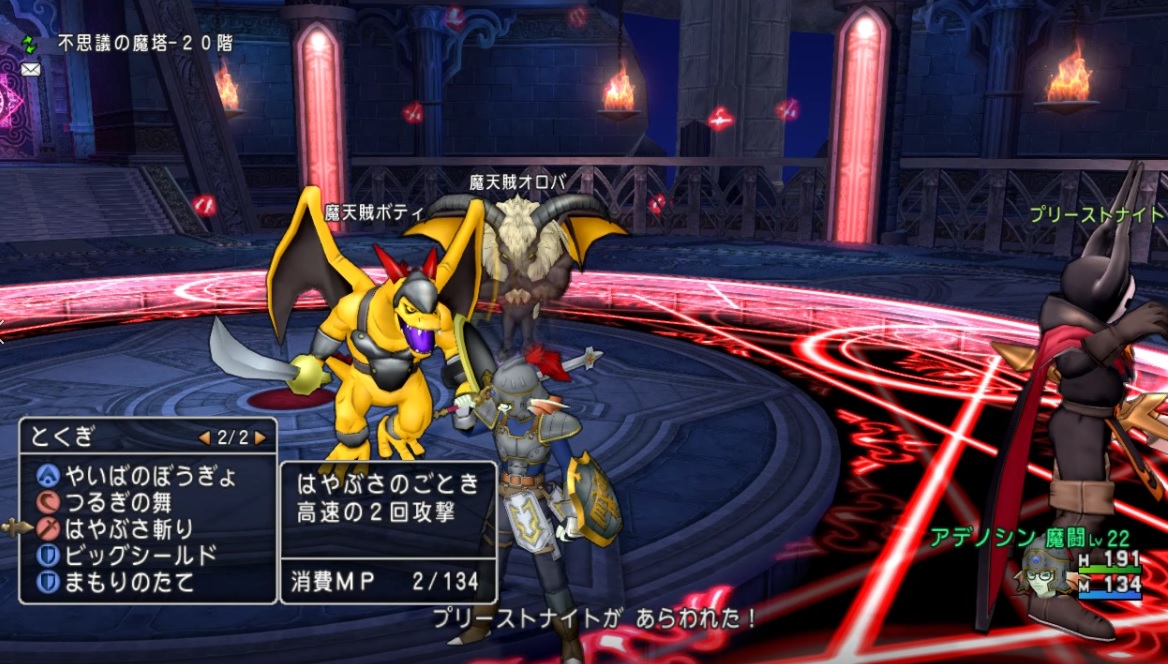The height and width of the screenshot is (664, 1168).
Task: Click the next とくぎ page arrow
Action: [260, 438]
